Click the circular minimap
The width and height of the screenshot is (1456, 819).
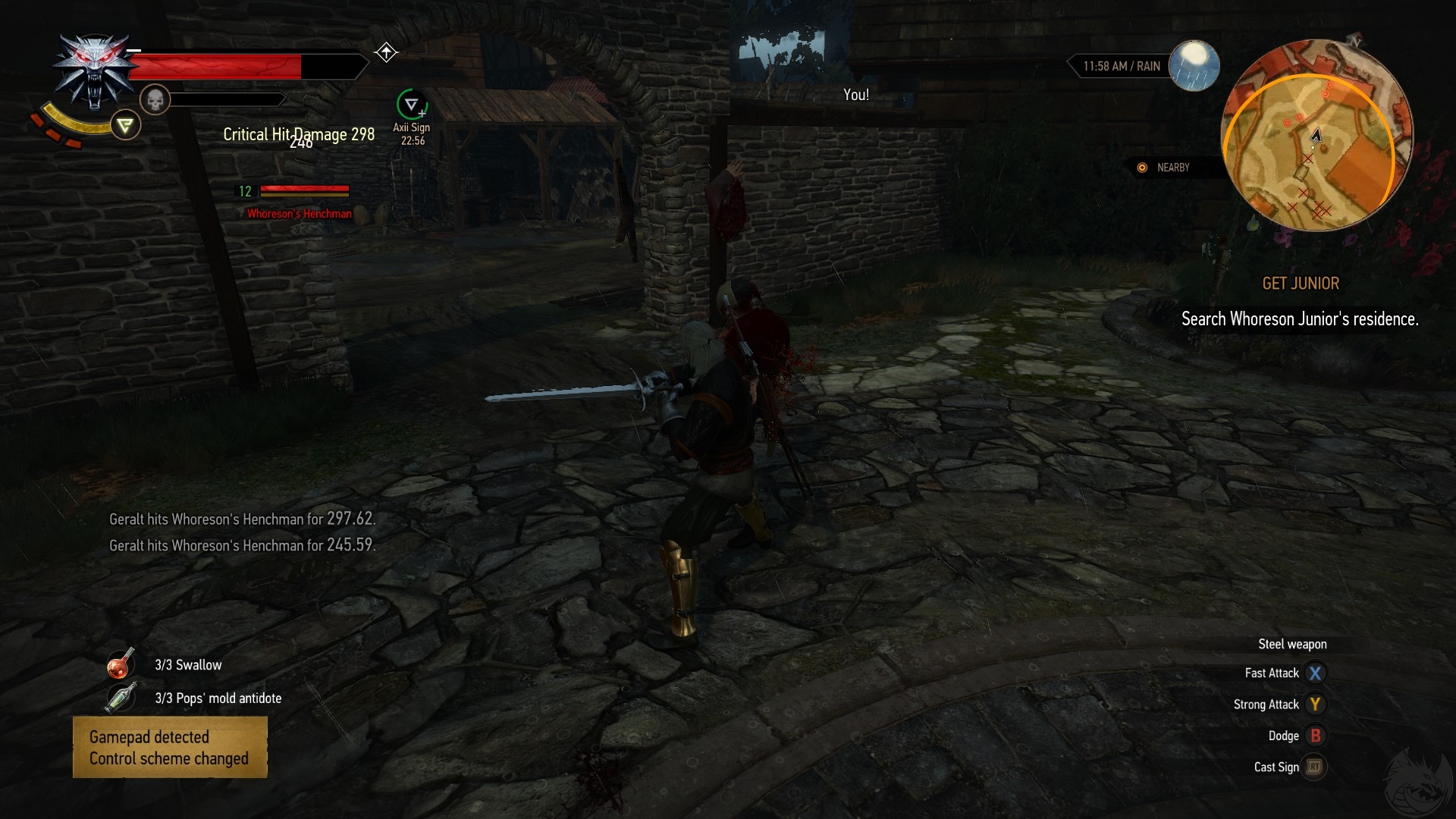tap(1316, 136)
